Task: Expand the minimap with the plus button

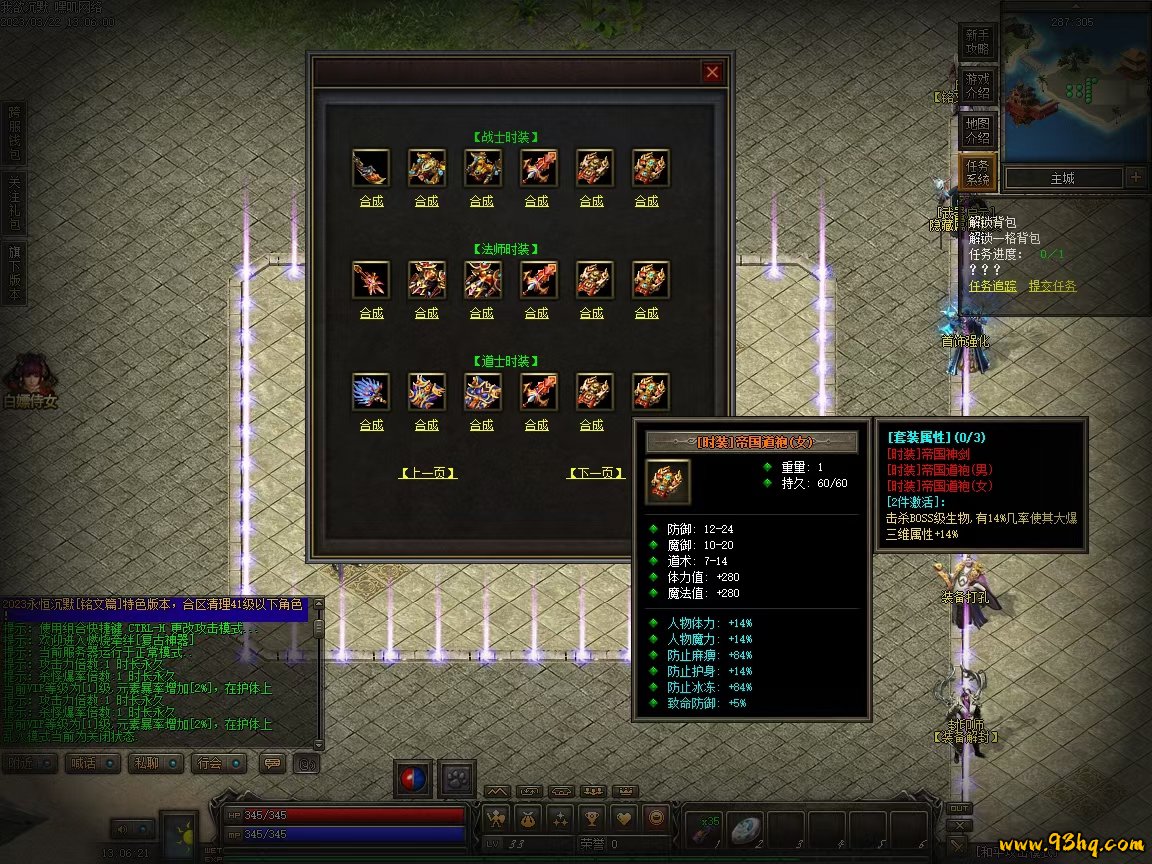Action: coord(1136,178)
